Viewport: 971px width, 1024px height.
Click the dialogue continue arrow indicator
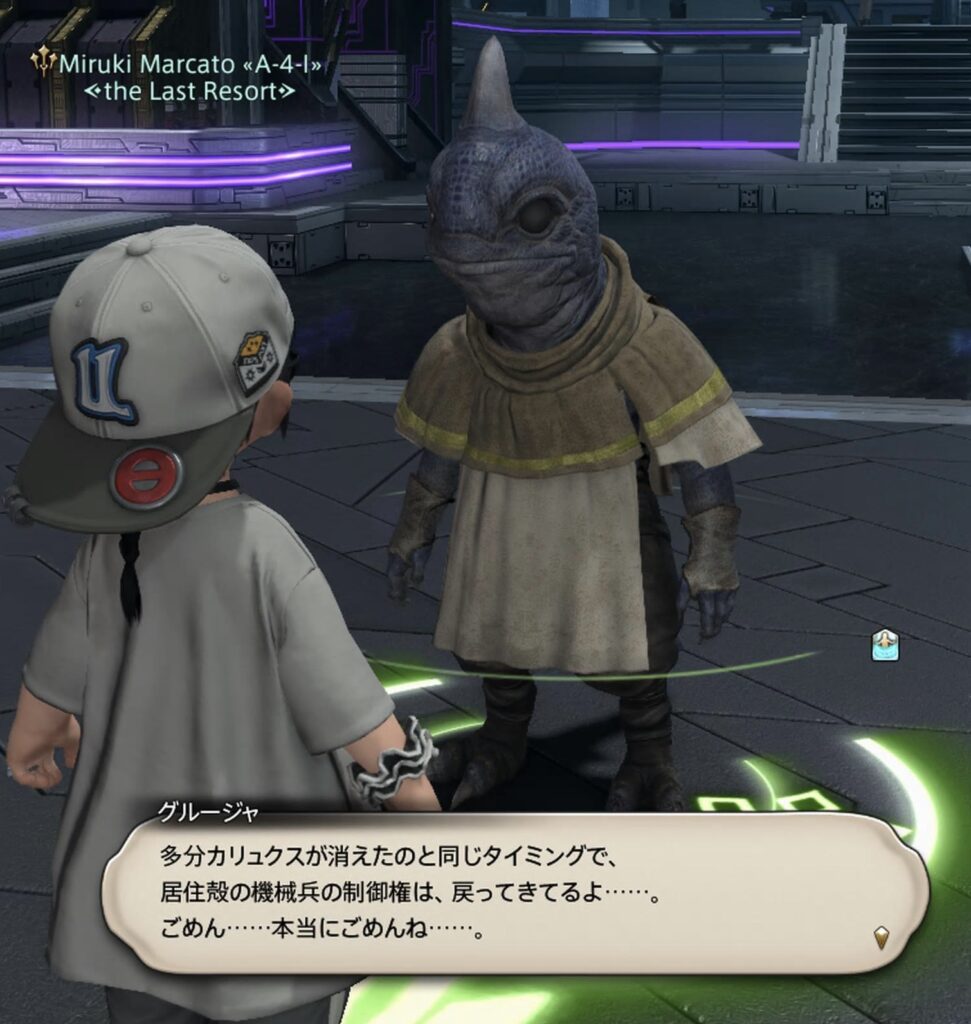point(881,938)
